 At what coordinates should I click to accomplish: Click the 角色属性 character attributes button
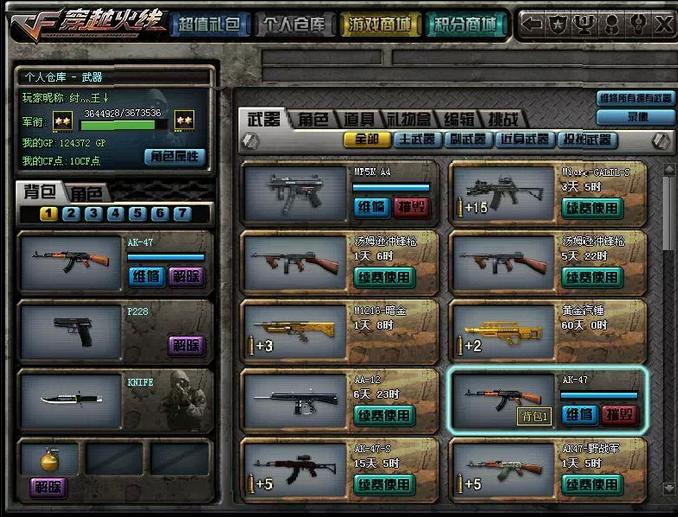(174, 157)
